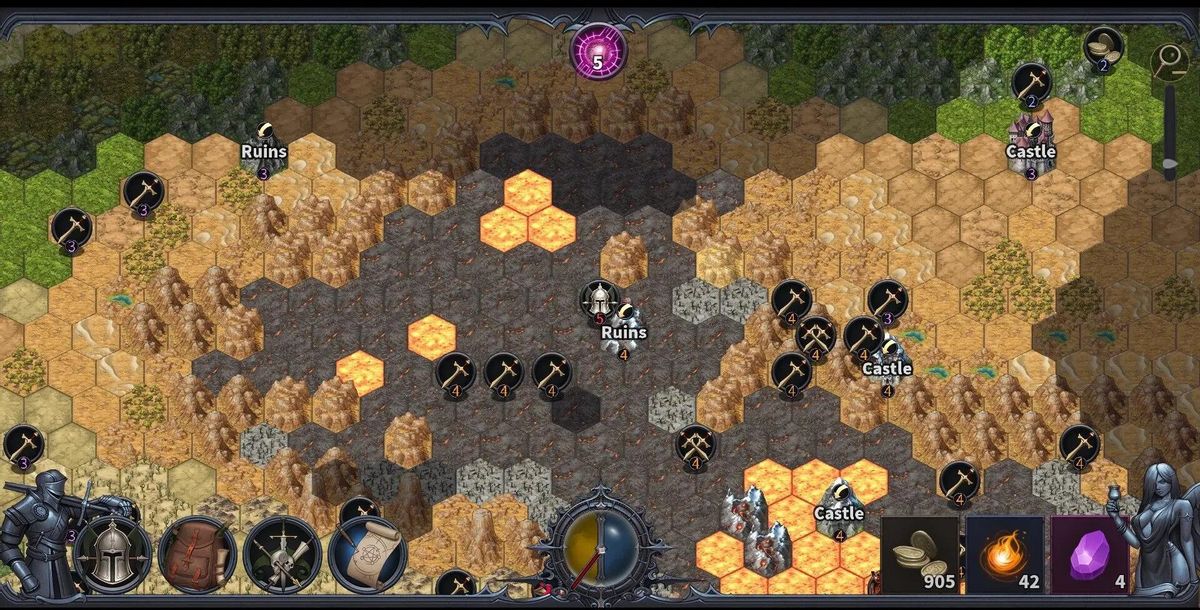The image size is (1200, 610).
Task: Open the hero helmet menu button
Action: [112, 554]
